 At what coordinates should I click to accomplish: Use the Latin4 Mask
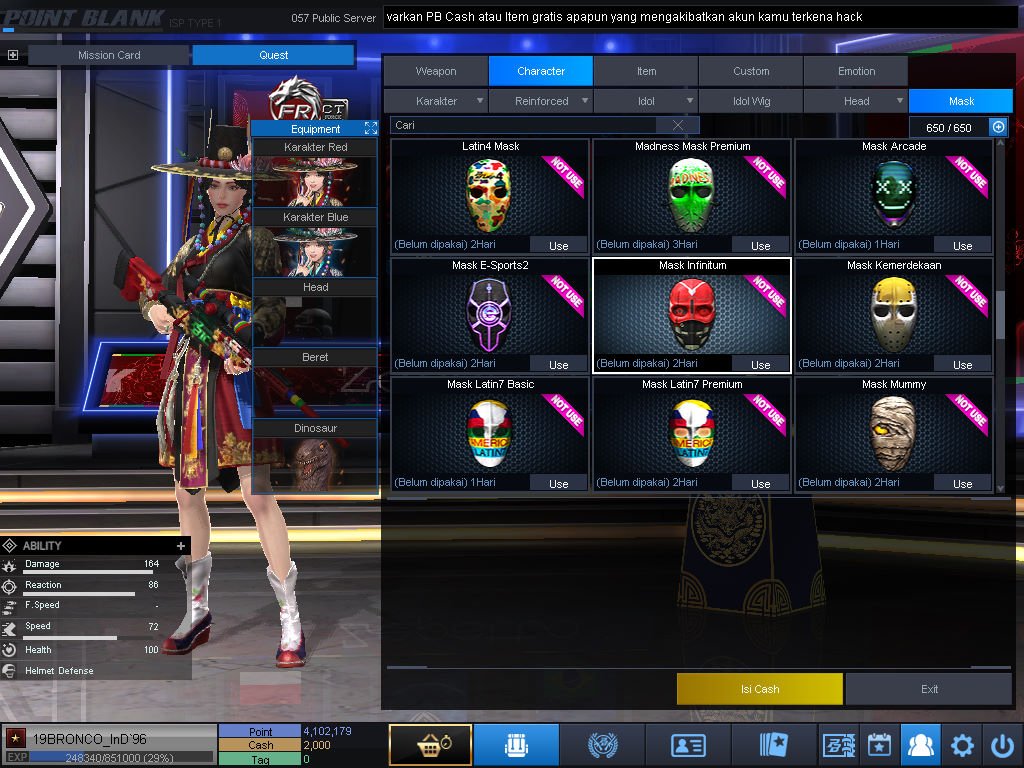click(x=558, y=245)
